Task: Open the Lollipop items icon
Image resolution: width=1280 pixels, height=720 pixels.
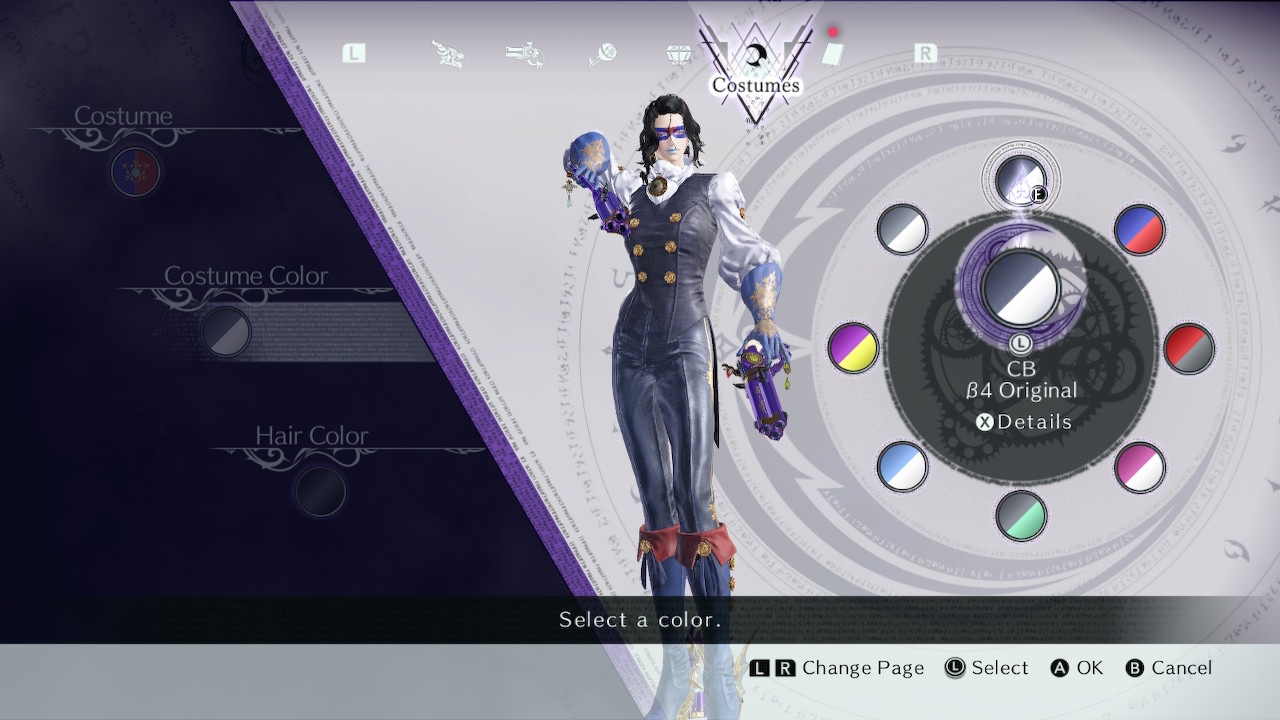Action: (x=603, y=53)
